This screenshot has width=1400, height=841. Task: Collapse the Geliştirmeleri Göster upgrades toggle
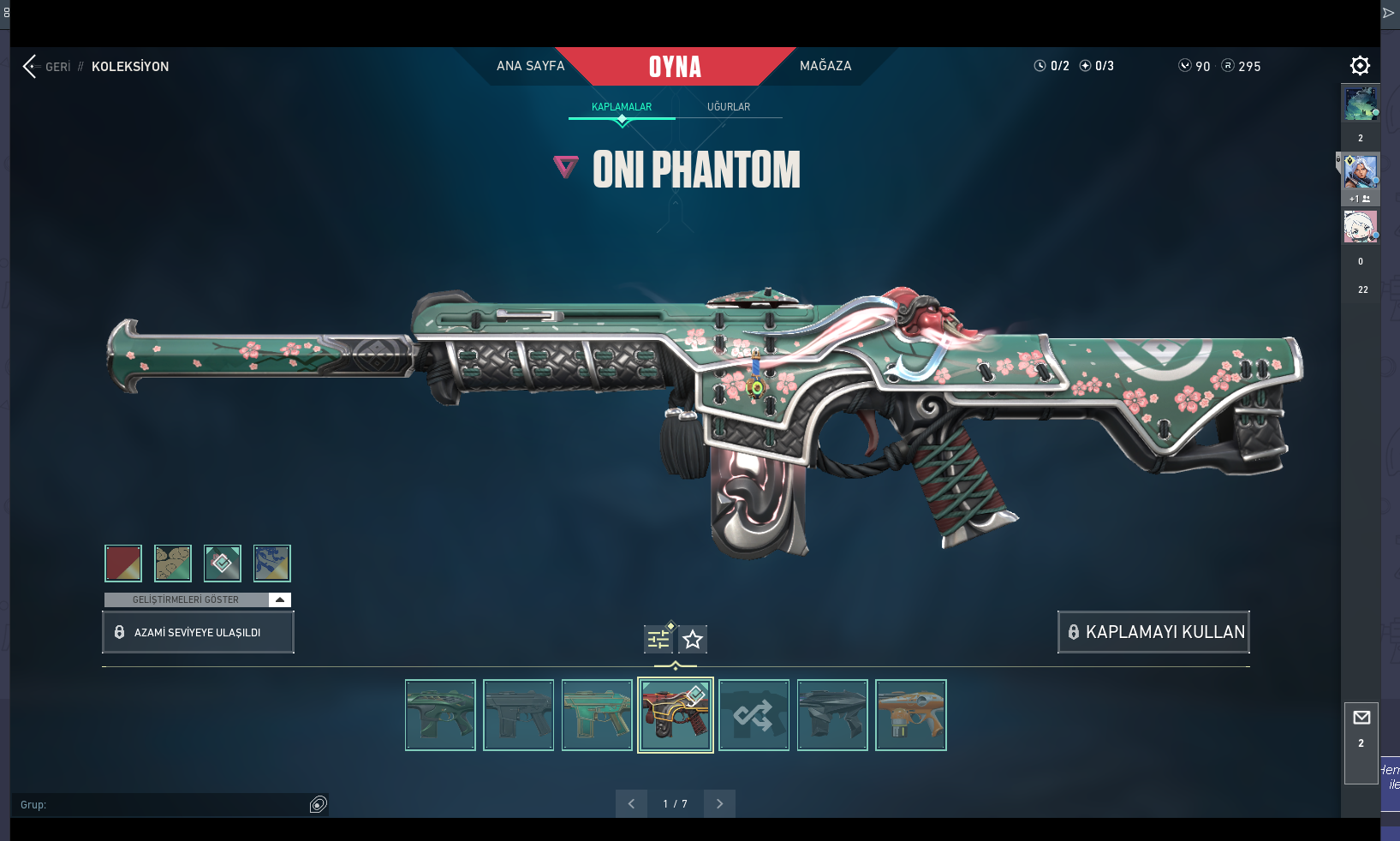[x=280, y=599]
